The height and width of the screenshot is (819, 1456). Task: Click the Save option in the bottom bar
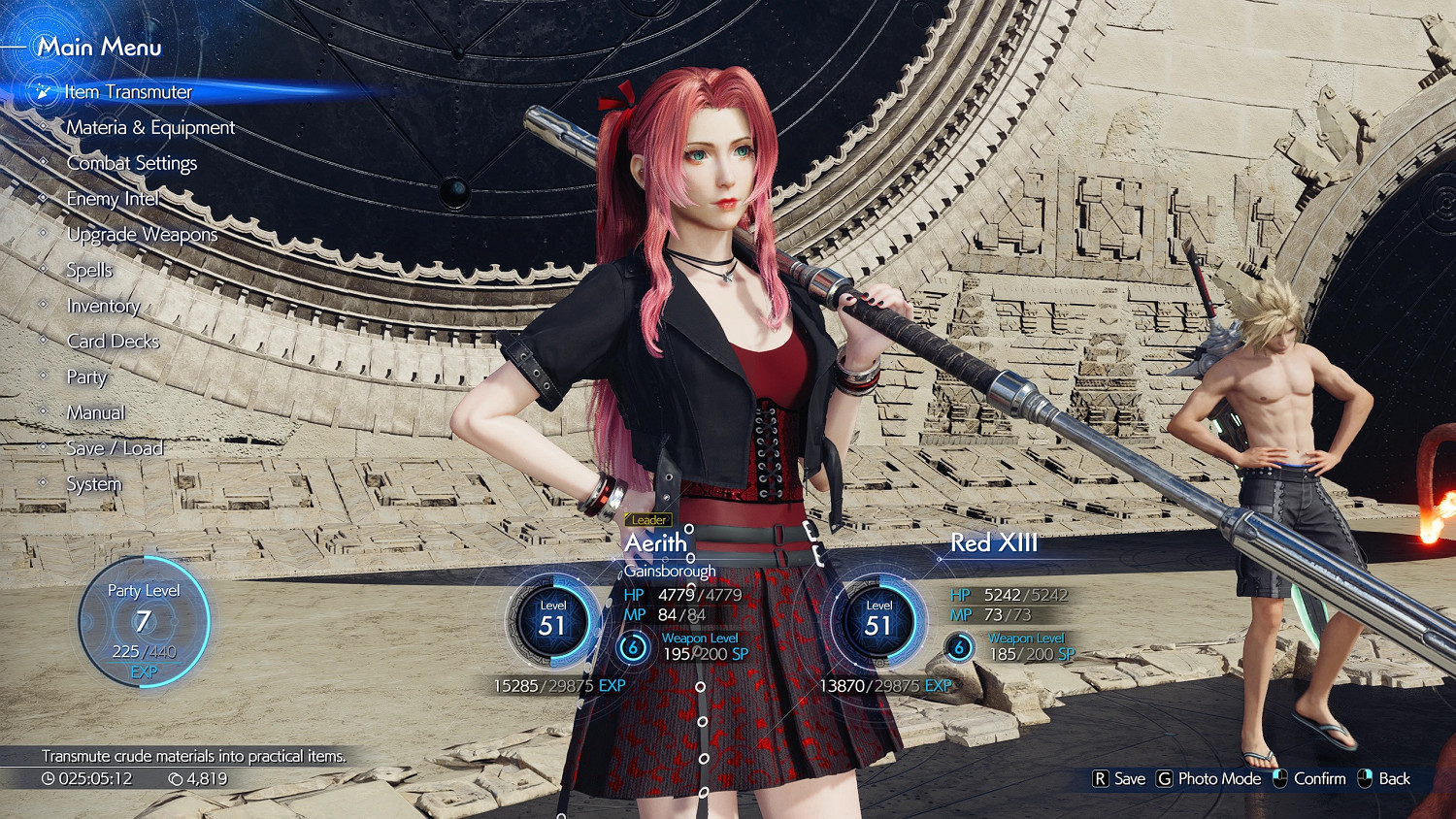coord(1119,778)
